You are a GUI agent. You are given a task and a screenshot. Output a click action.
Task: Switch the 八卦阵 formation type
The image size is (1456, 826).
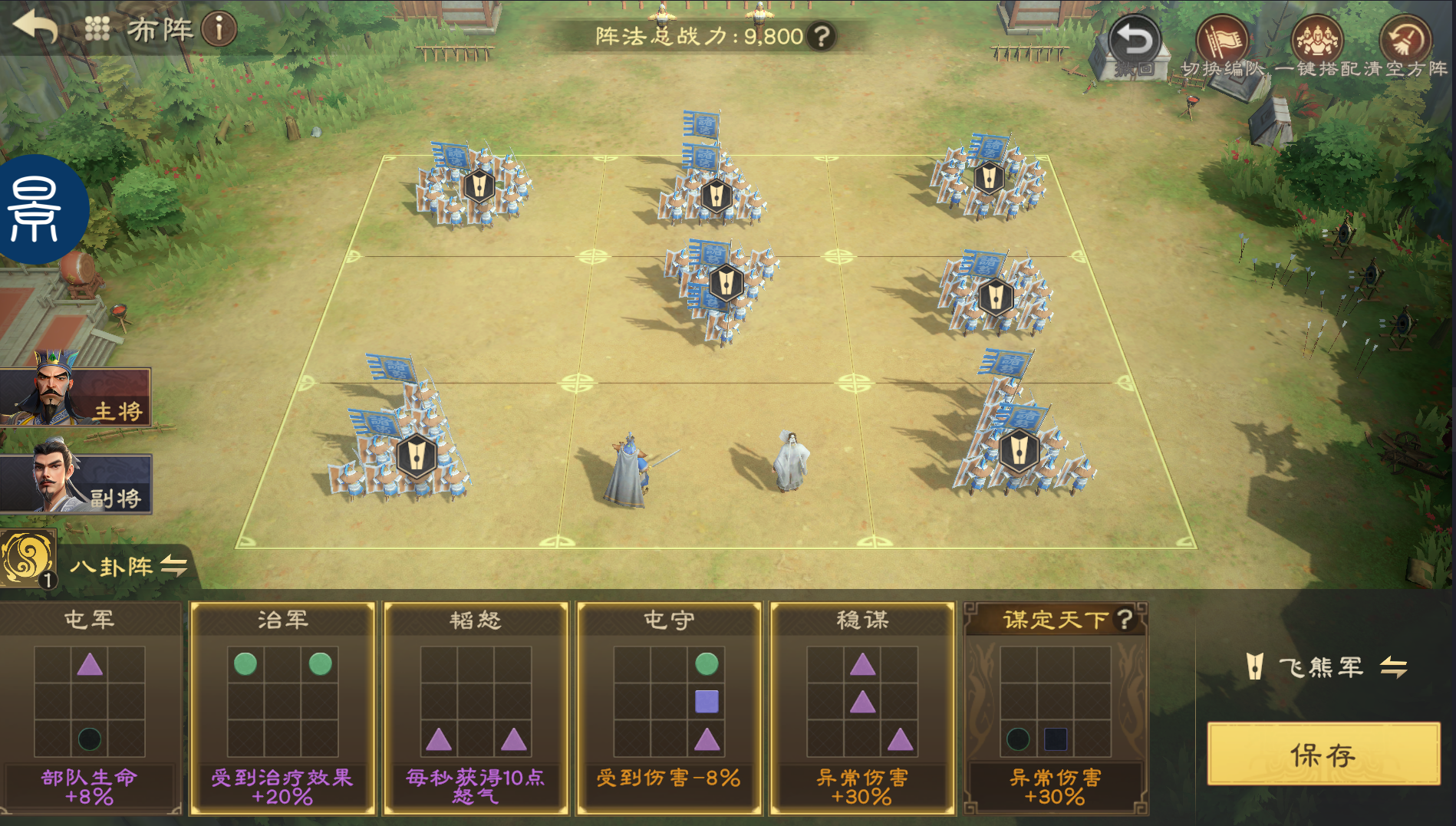click(x=173, y=567)
